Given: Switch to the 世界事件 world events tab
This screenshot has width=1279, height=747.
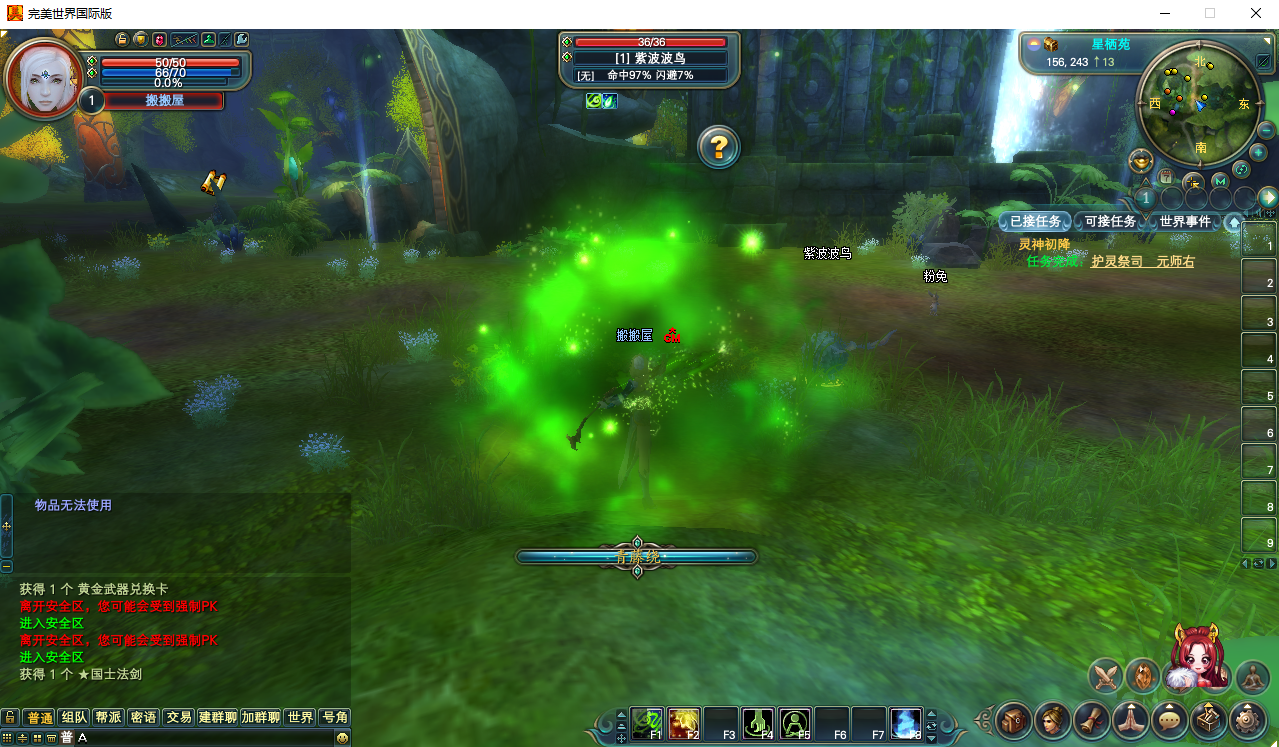Looking at the screenshot, I should pyautogui.click(x=1185, y=221).
